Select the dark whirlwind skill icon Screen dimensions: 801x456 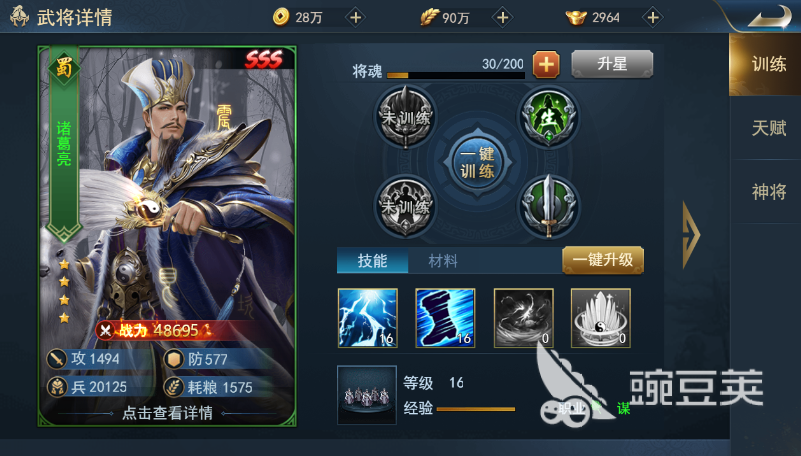523,318
